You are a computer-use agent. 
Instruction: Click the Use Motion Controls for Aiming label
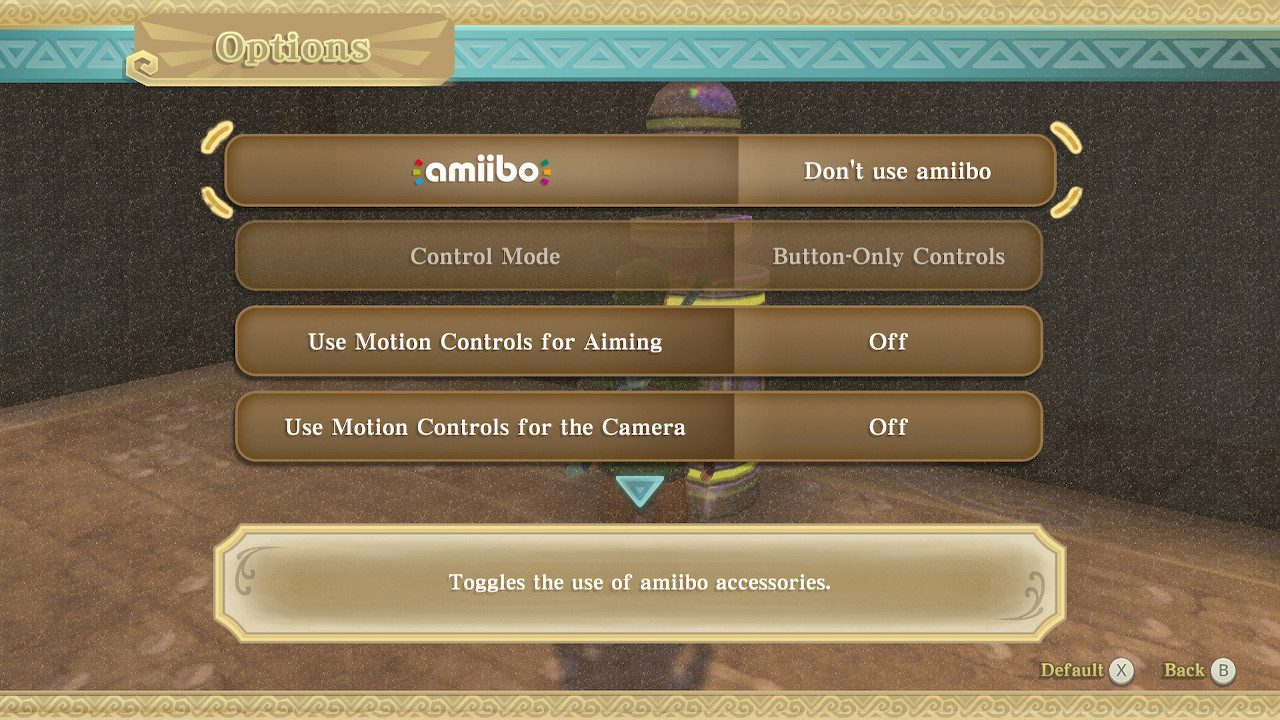(485, 342)
